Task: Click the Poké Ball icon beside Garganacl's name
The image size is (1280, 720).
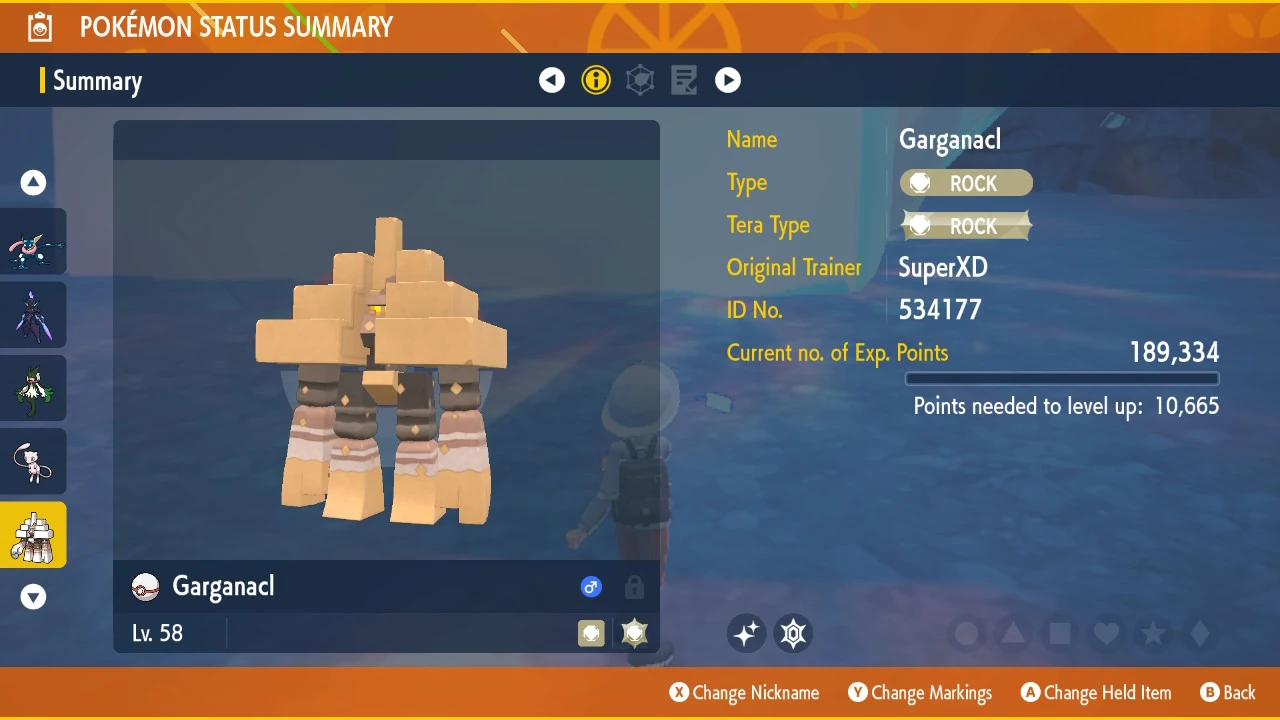Action: tap(145, 587)
